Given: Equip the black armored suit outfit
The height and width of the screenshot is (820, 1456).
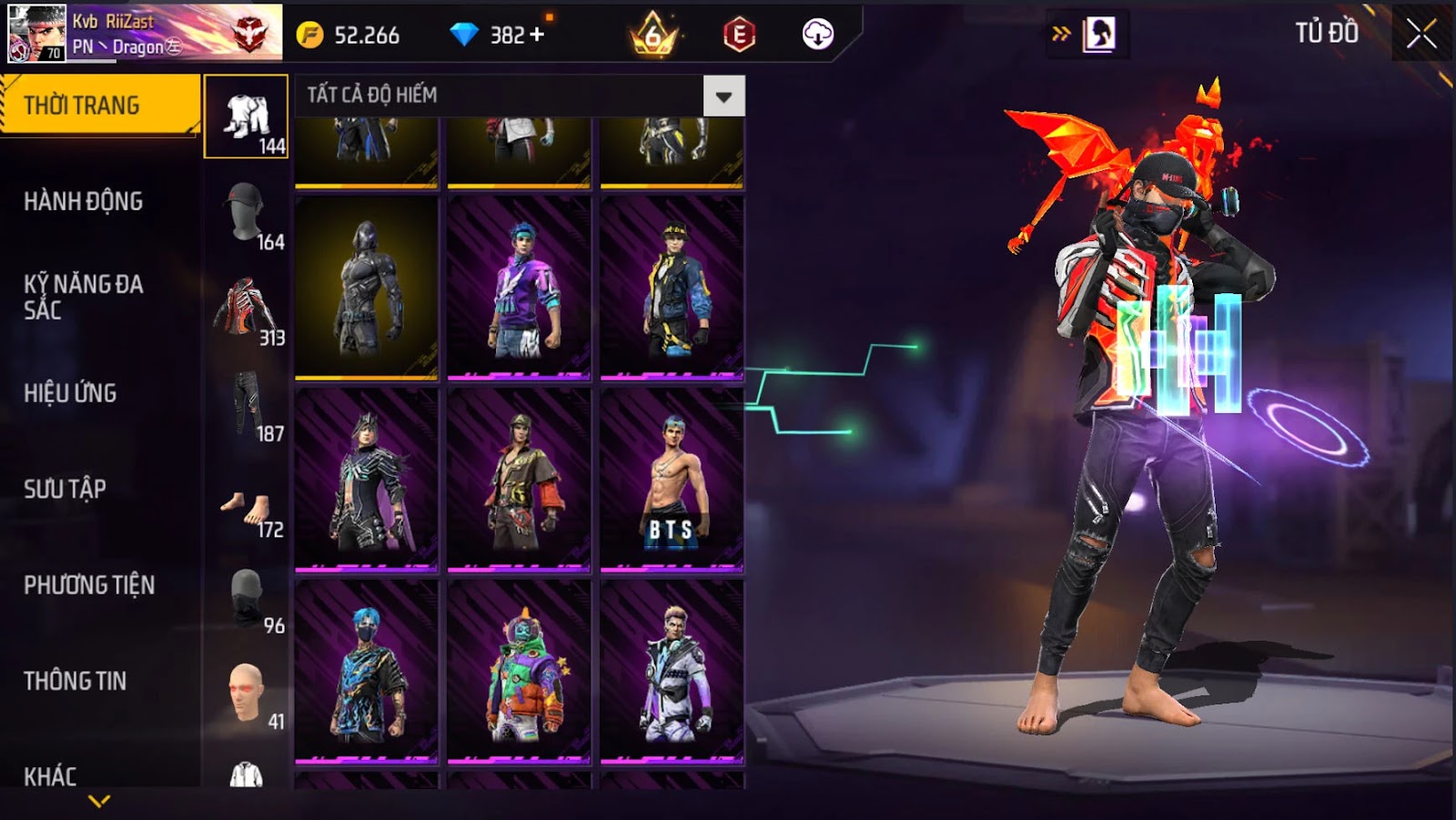Looking at the screenshot, I should tap(367, 287).
